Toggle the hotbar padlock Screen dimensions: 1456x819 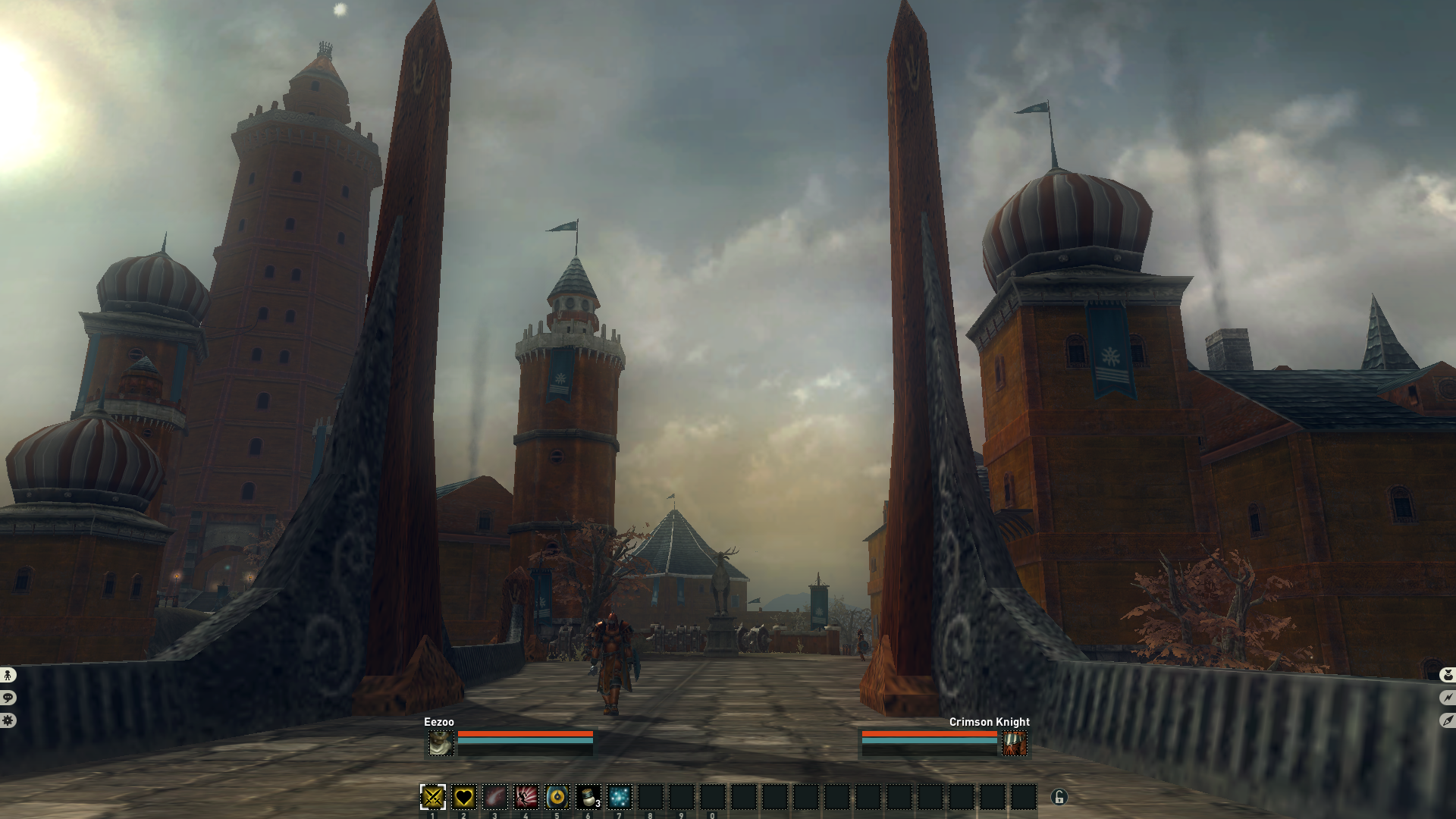pyautogui.click(x=1059, y=797)
